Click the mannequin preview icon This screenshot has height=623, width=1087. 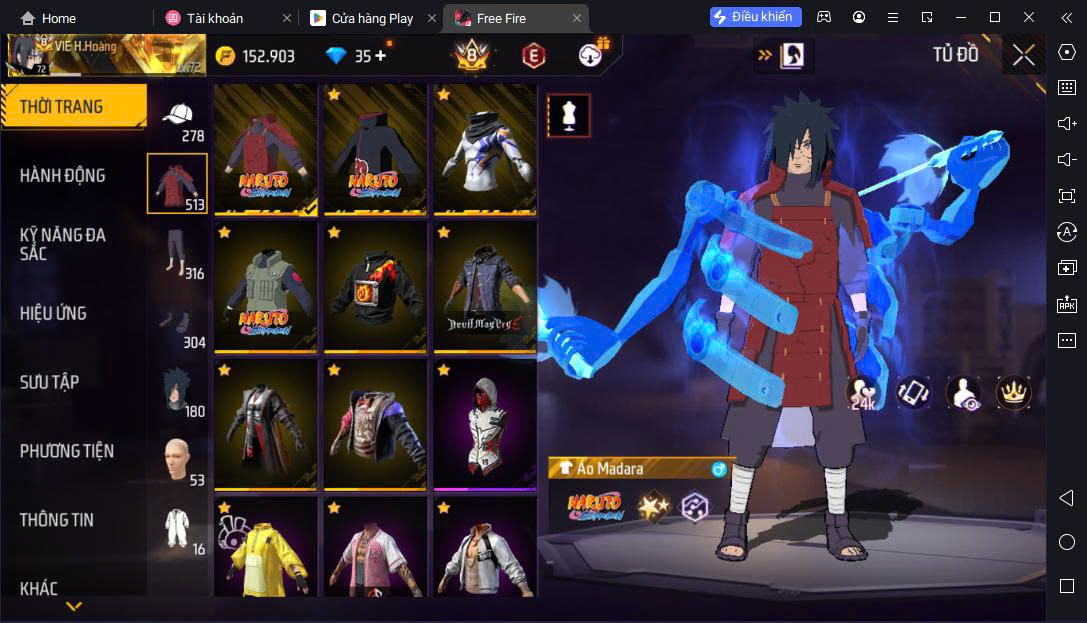568,116
